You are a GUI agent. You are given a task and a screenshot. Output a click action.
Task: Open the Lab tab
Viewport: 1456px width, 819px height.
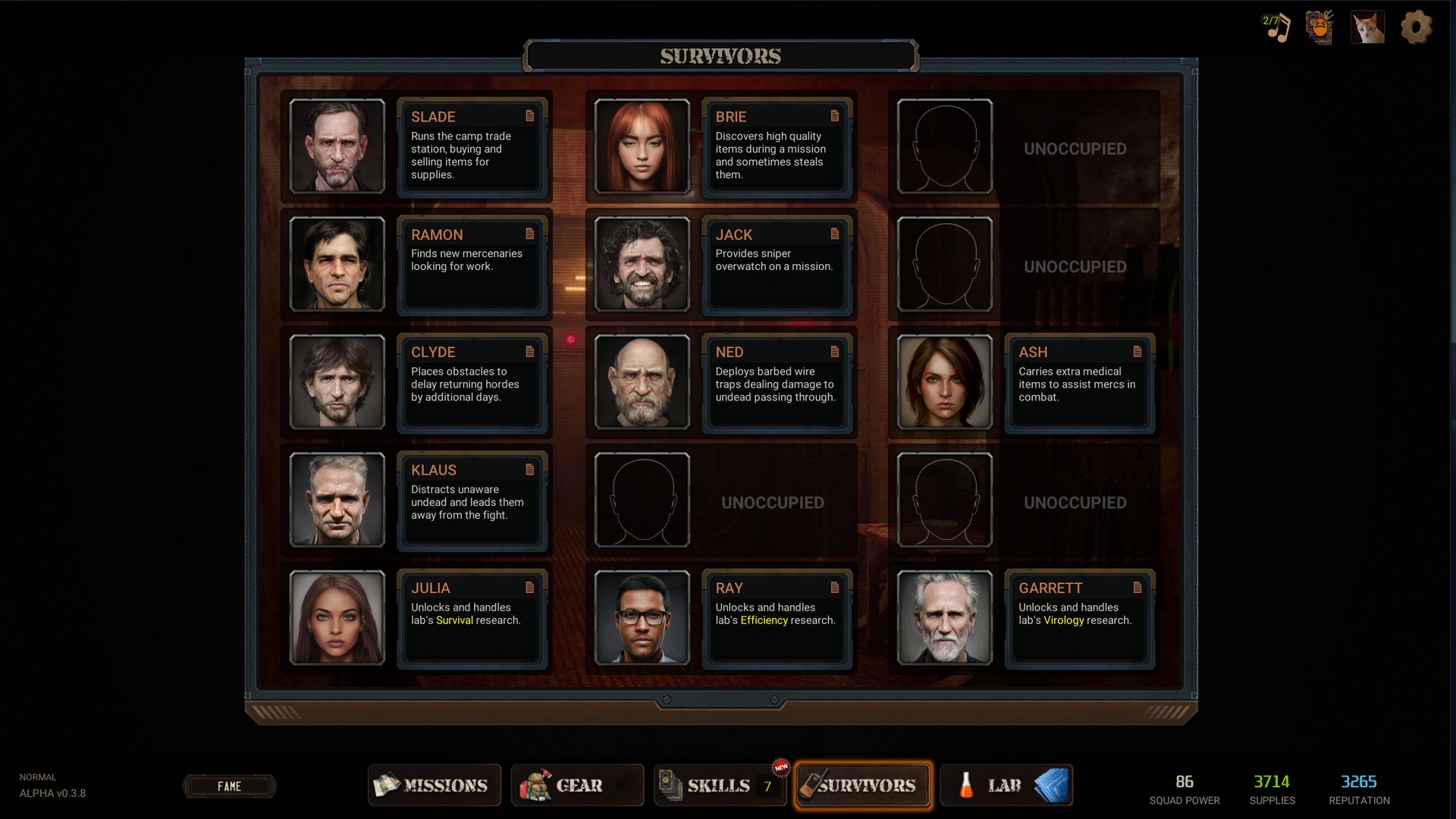coord(1005,785)
